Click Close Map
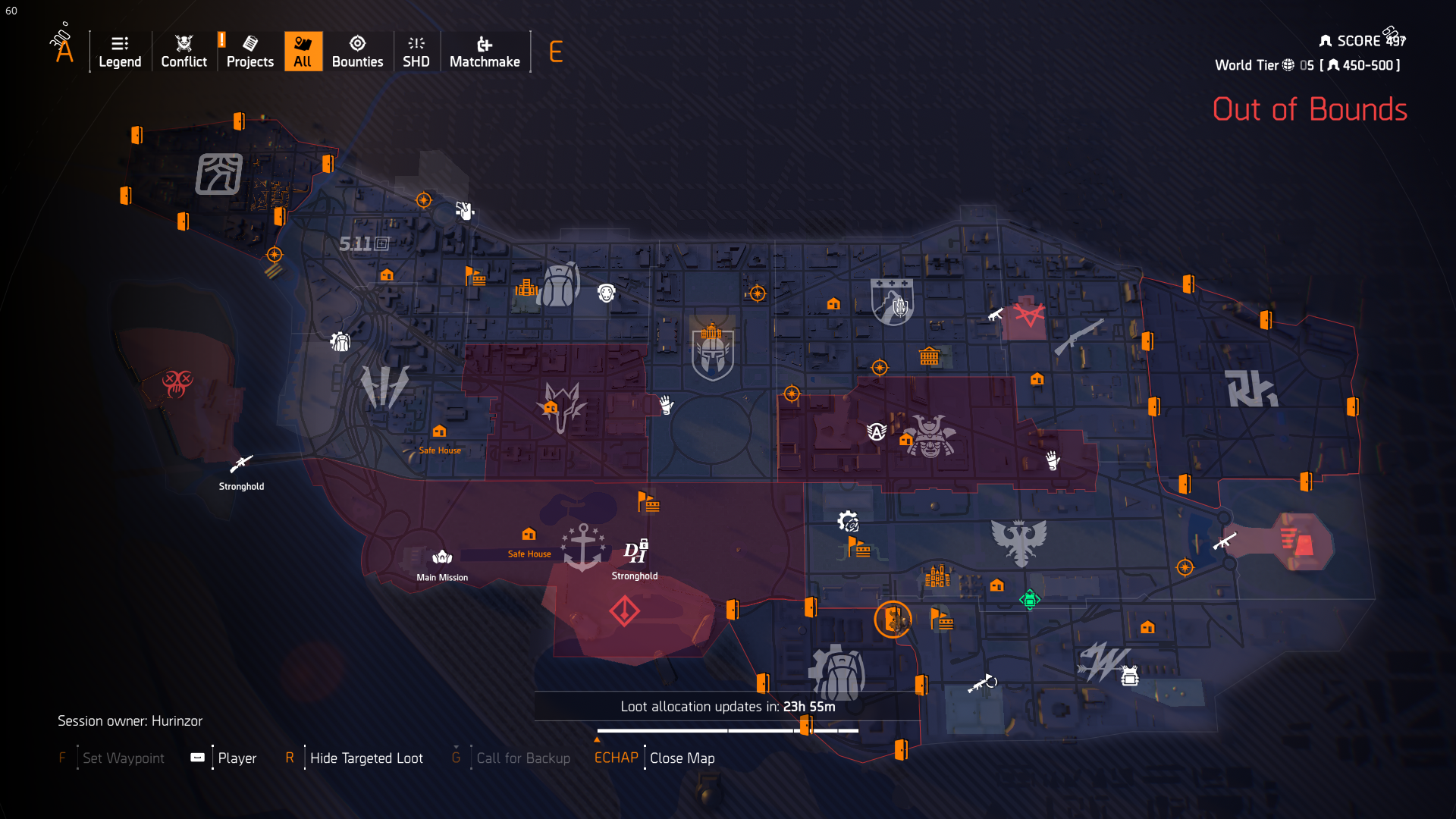The height and width of the screenshot is (819, 1456). coord(682,758)
